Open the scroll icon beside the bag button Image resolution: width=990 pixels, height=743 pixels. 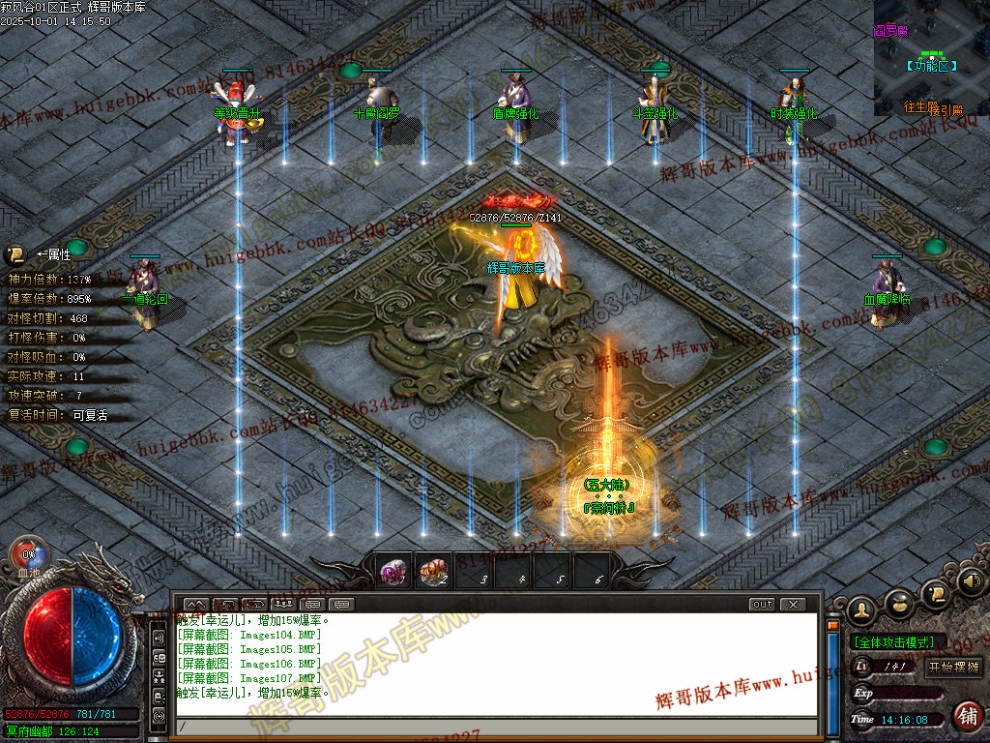936,594
